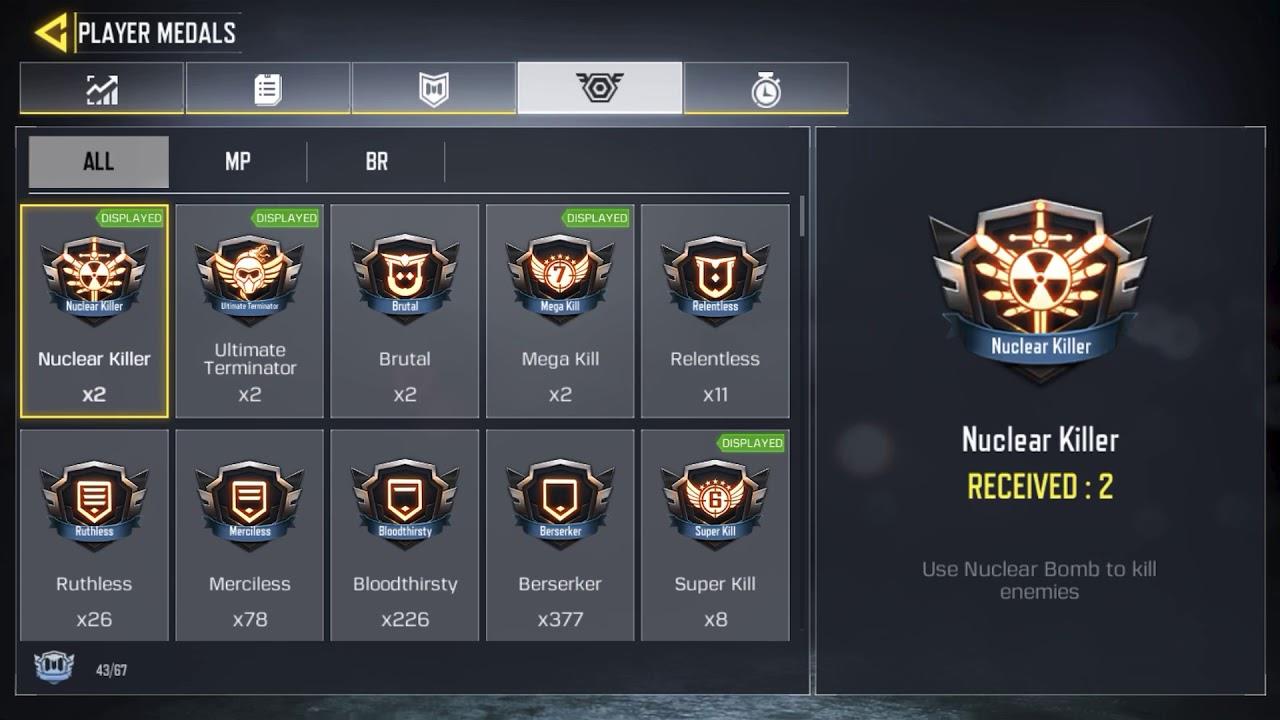Open the stopwatch tab
Image resolution: width=1280 pixels, height=720 pixels.
[x=765, y=89]
